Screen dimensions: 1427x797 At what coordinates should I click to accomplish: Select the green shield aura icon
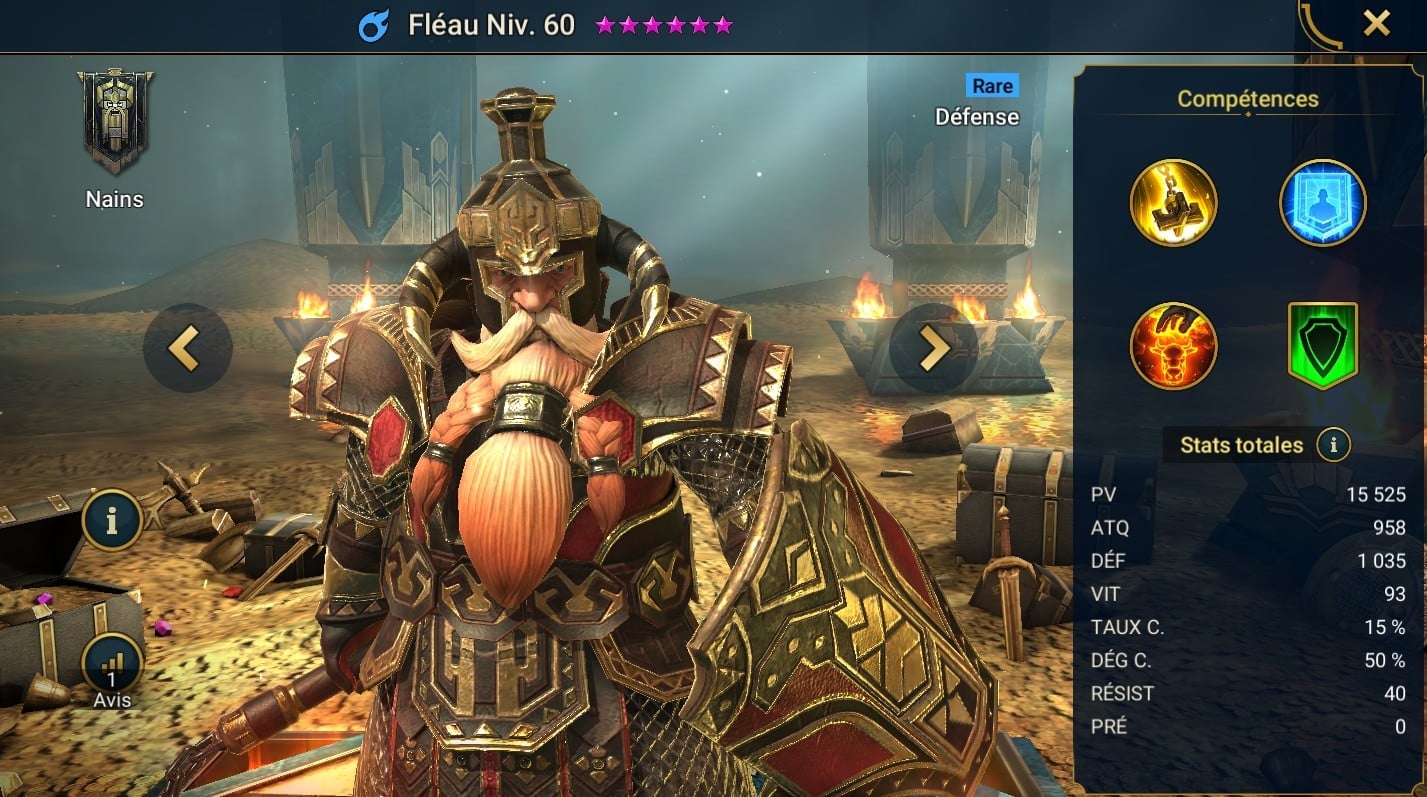tap(1322, 346)
